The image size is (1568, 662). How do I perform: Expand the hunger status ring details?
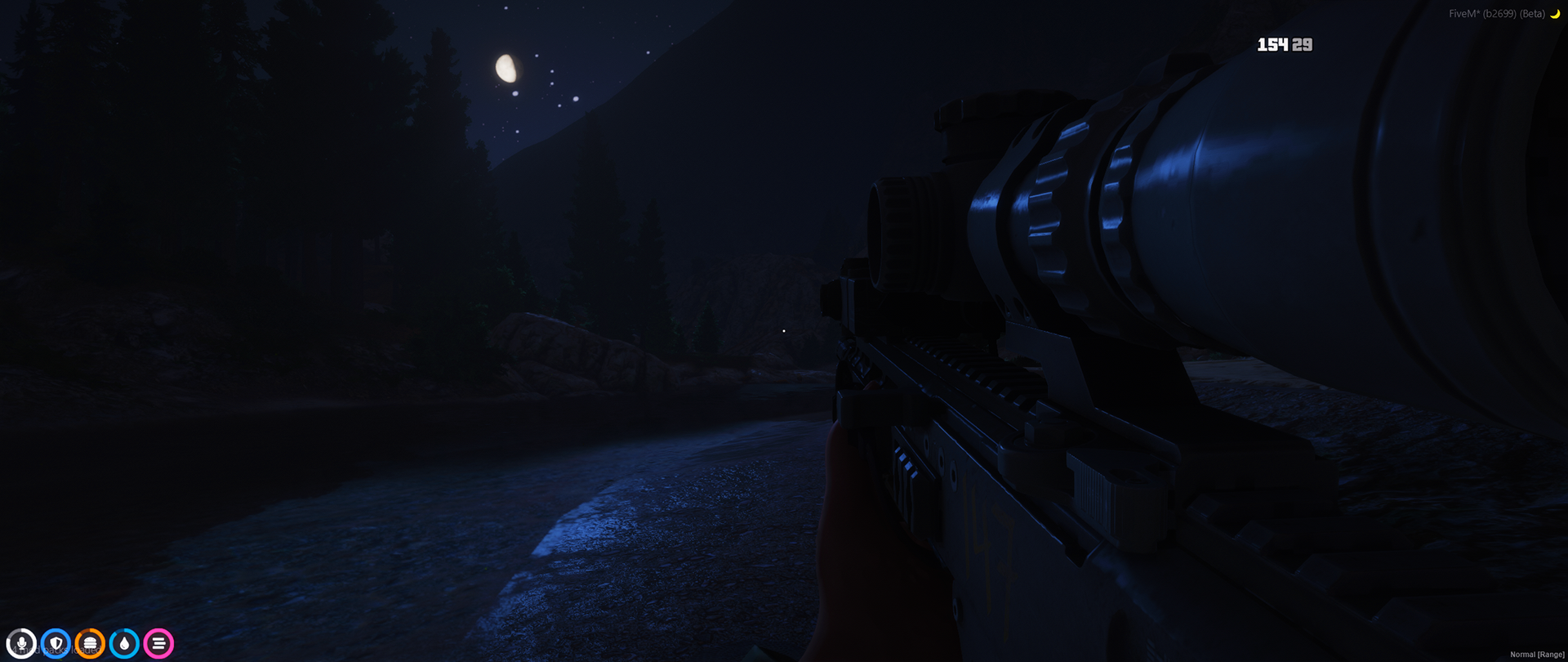pyautogui.click(x=89, y=642)
